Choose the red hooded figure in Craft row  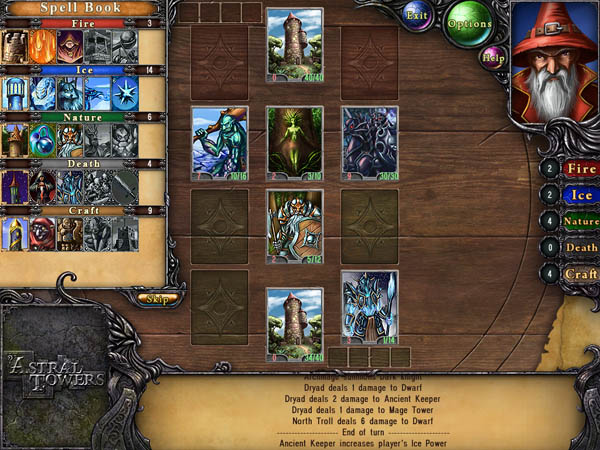click(x=42, y=234)
